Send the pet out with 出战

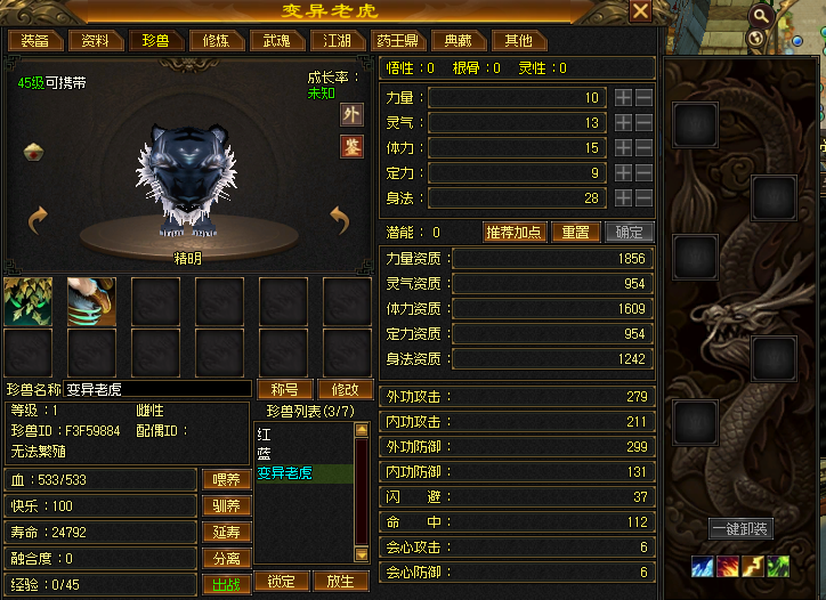pos(226,585)
